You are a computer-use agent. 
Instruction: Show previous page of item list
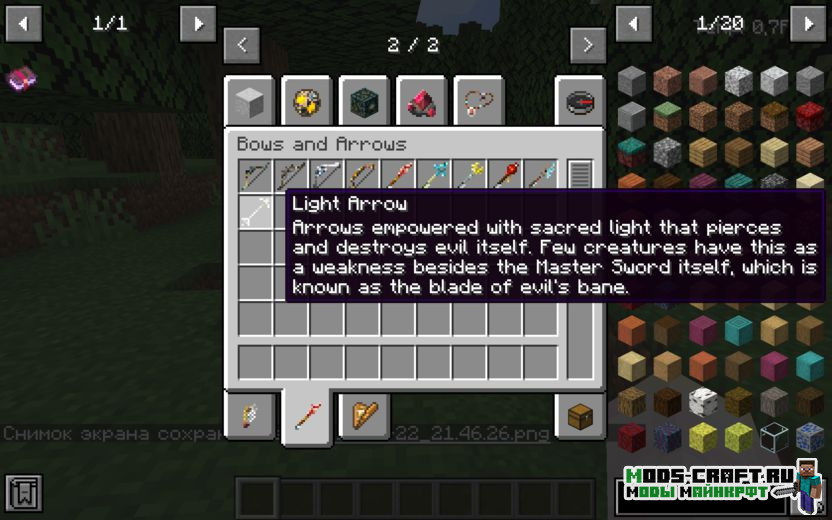point(633,23)
